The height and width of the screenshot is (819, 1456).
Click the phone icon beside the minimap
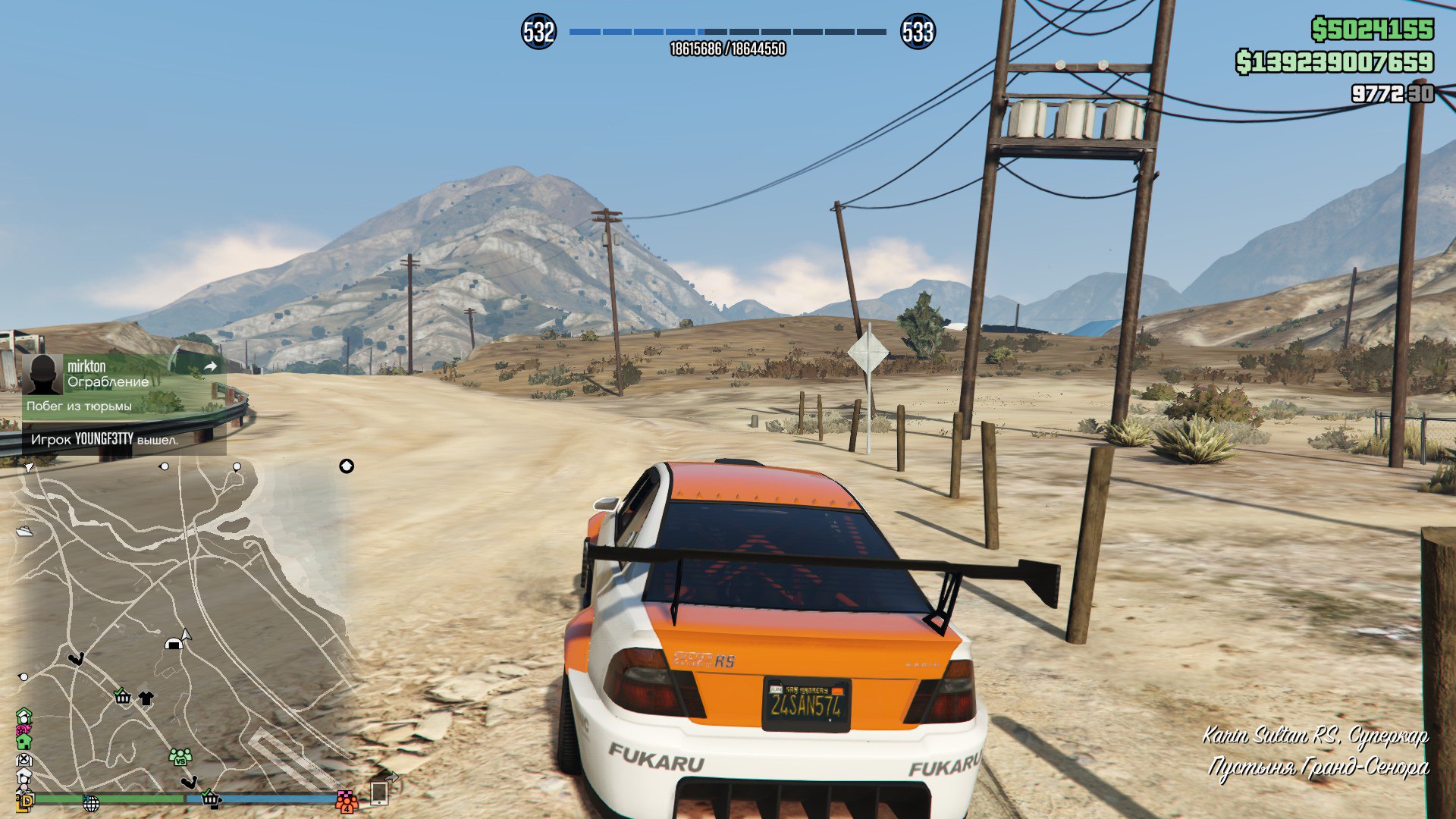click(x=379, y=793)
